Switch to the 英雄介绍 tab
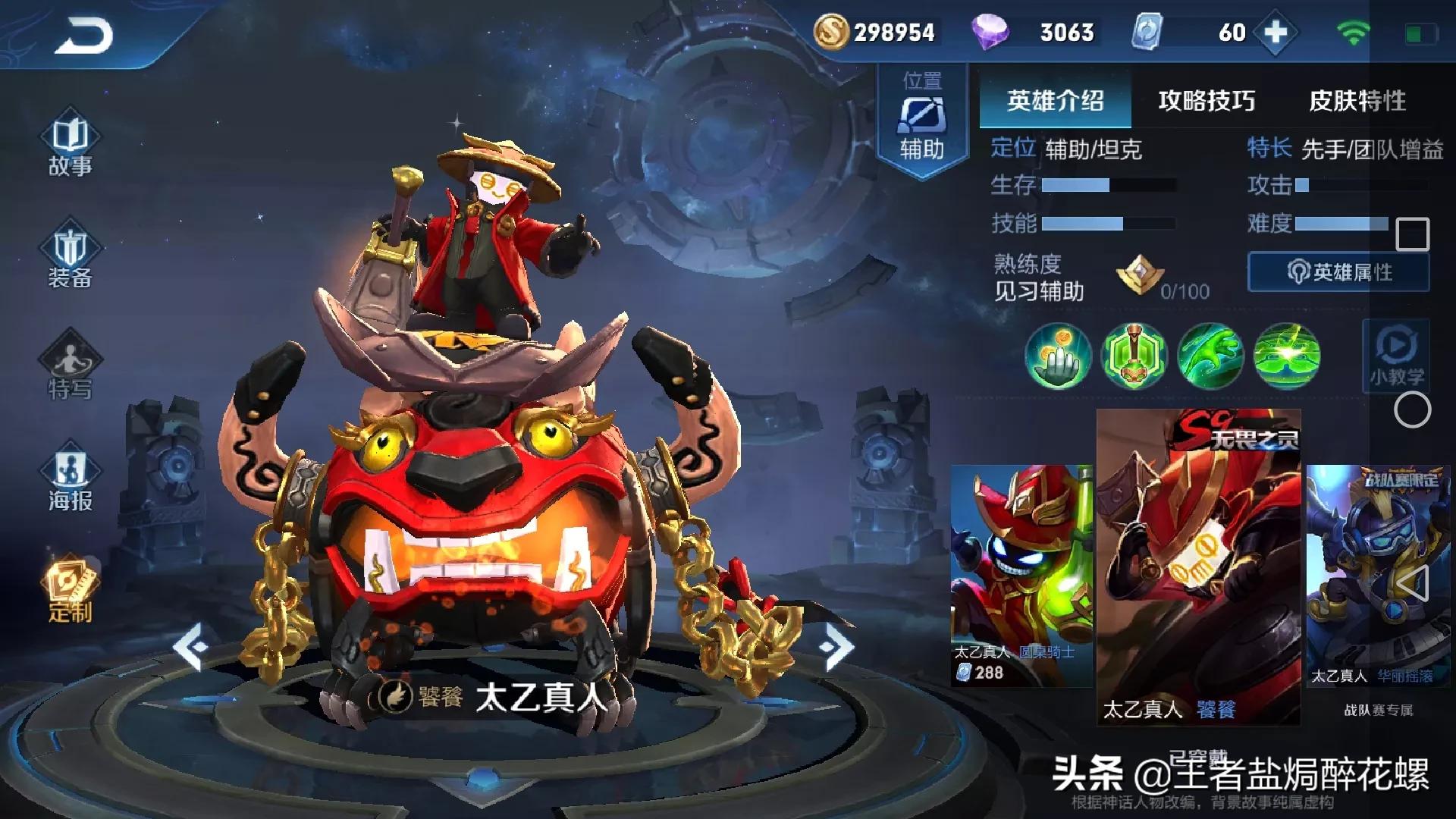The image size is (1456, 819). coord(1055,101)
